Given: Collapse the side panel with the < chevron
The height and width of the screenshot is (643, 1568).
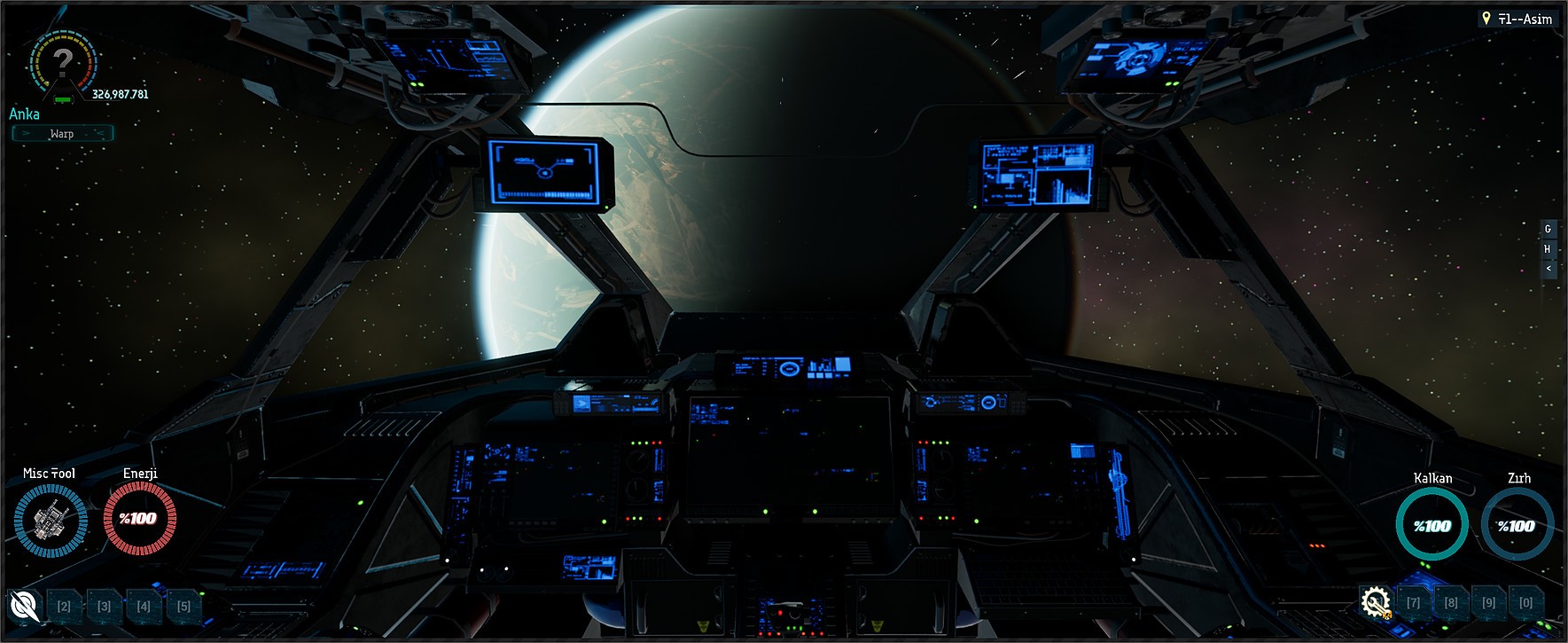Looking at the screenshot, I should 1548,270.
